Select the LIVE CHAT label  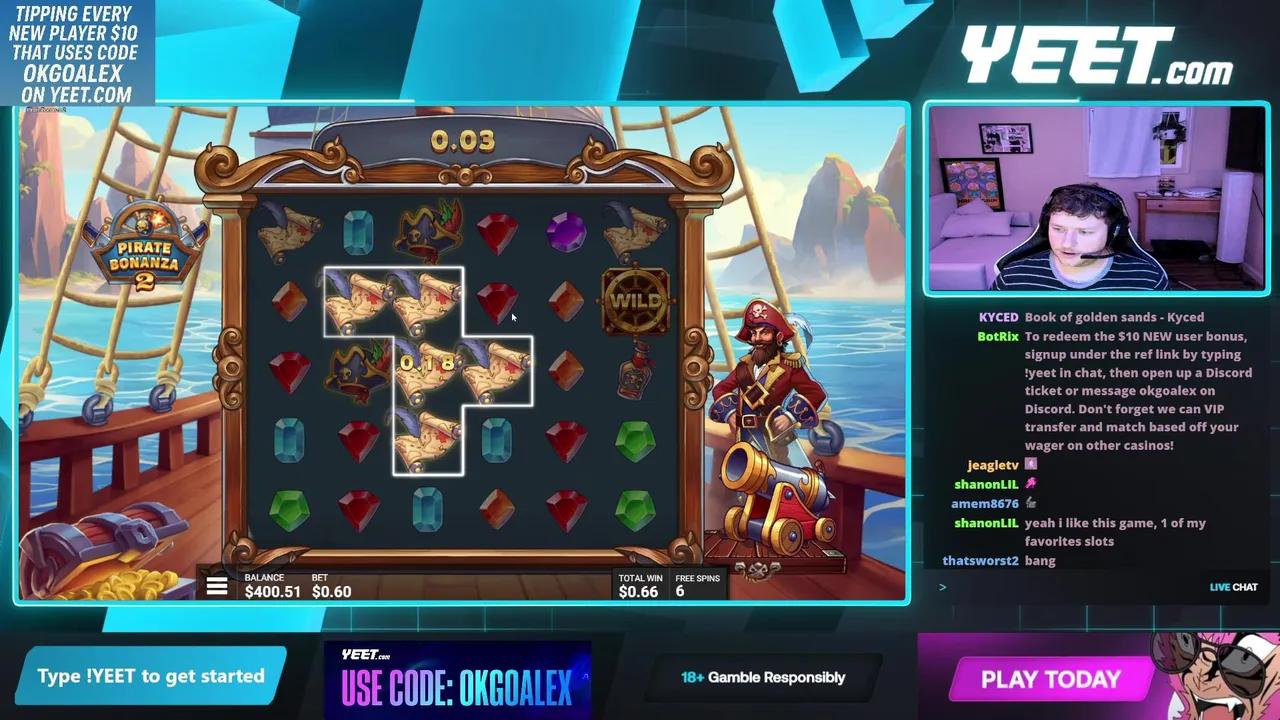click(x=1233, y=587)
